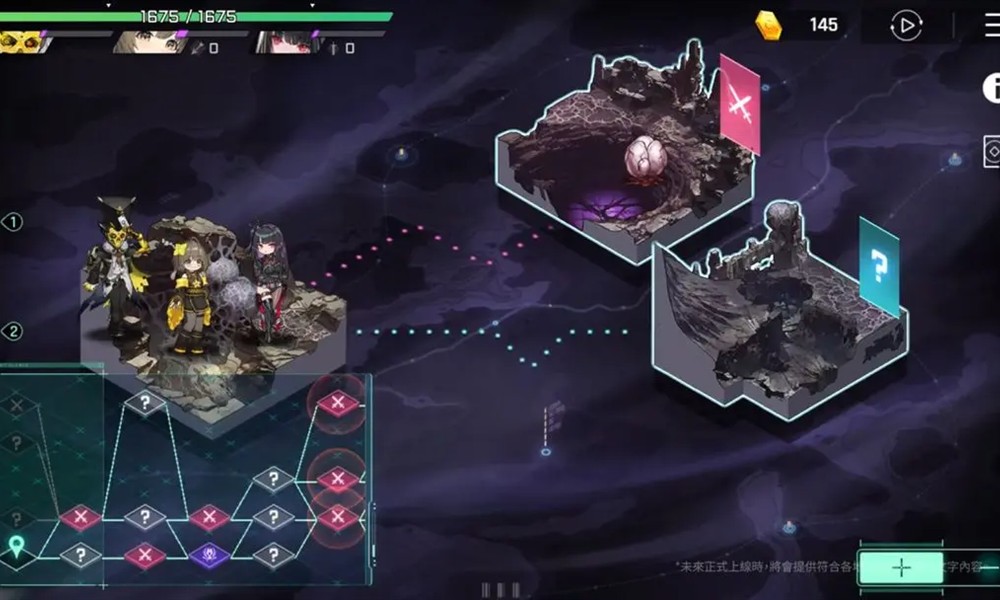Click the gold currency icon
Image resolution: width=1000 pixels, height=600 pixels.
(769, 25)
